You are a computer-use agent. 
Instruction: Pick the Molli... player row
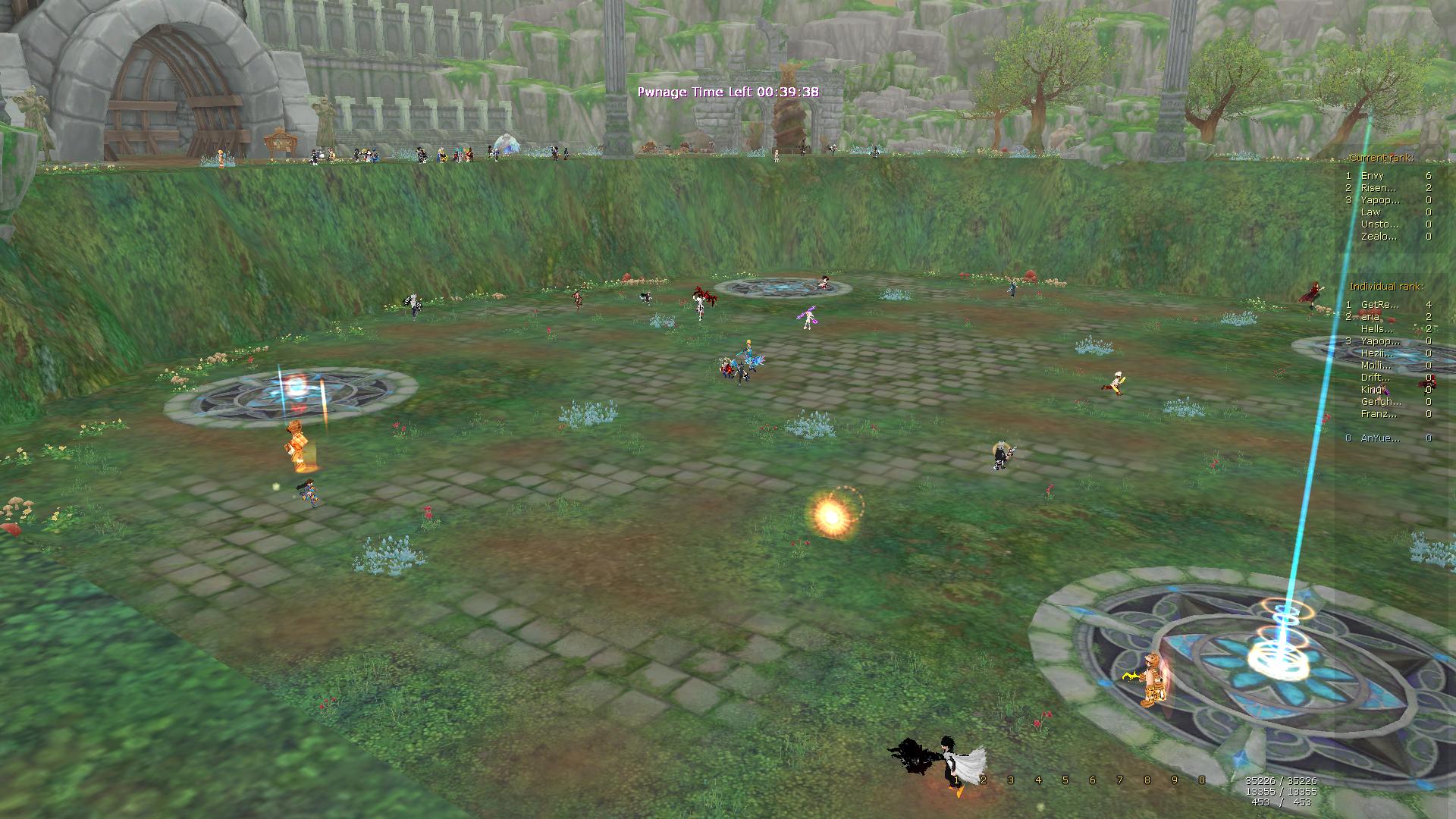(1376, 365)
